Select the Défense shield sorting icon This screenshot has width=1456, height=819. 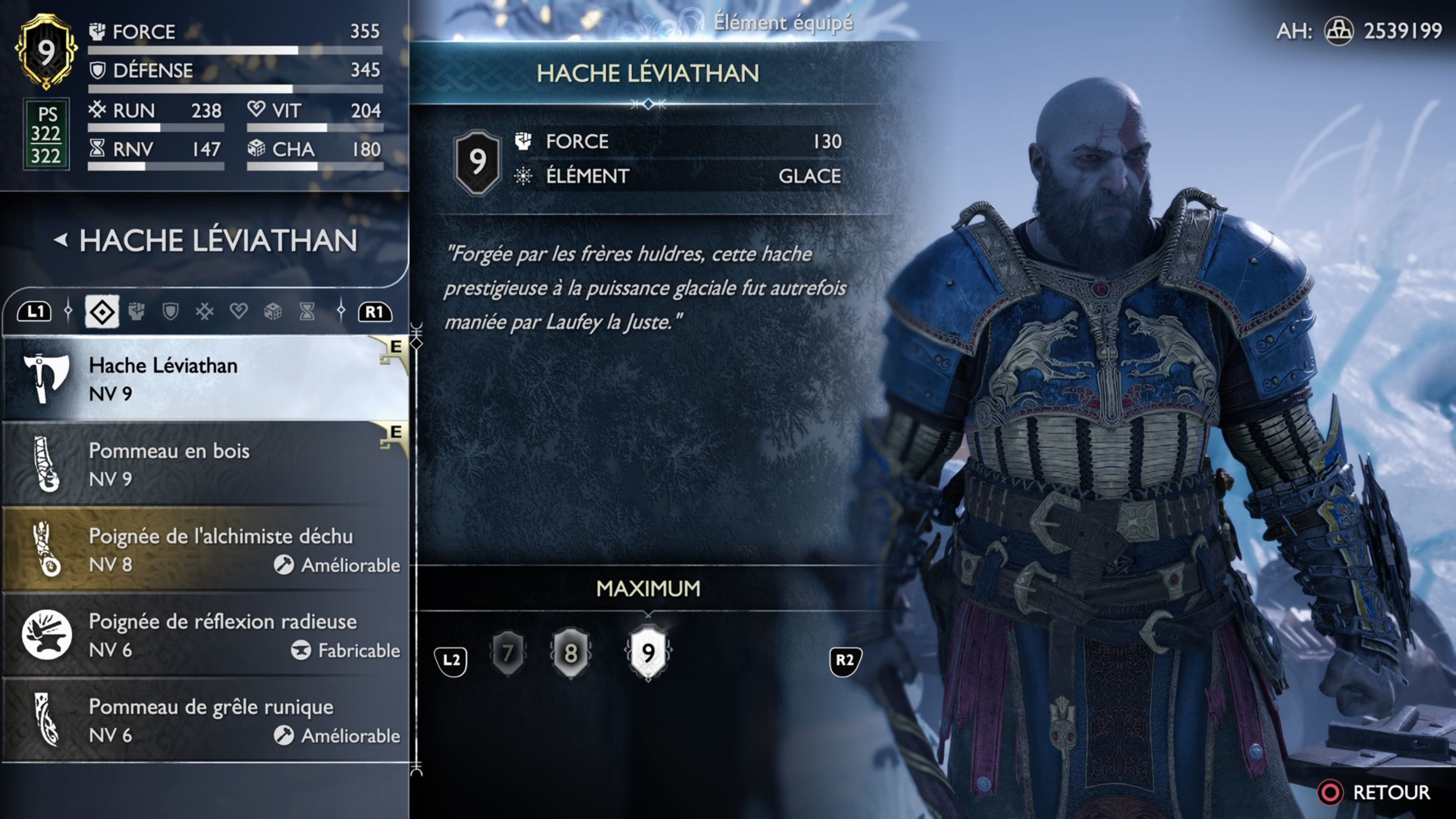171,311
